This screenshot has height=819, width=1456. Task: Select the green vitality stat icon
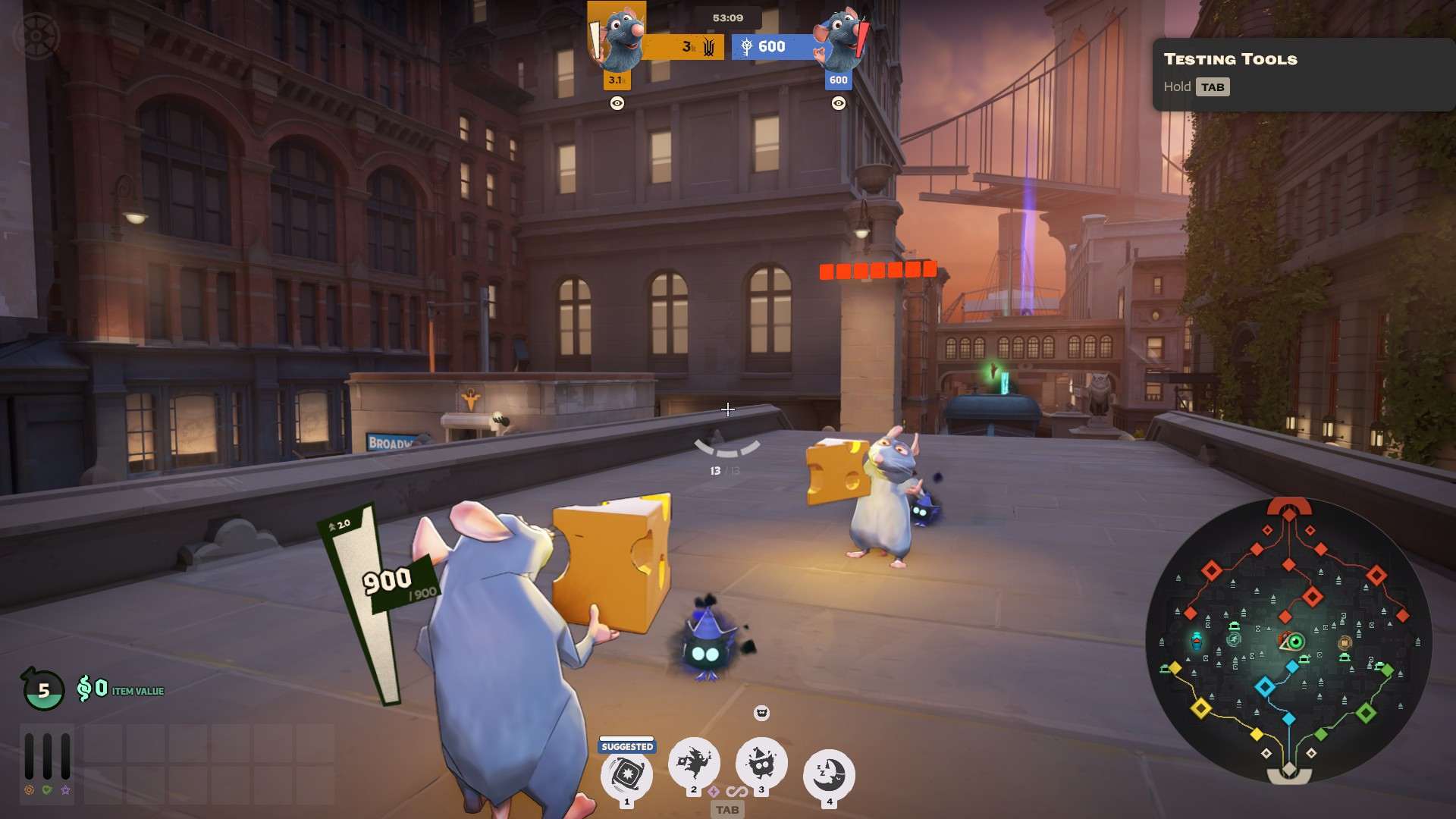click(x=47, y=790)
